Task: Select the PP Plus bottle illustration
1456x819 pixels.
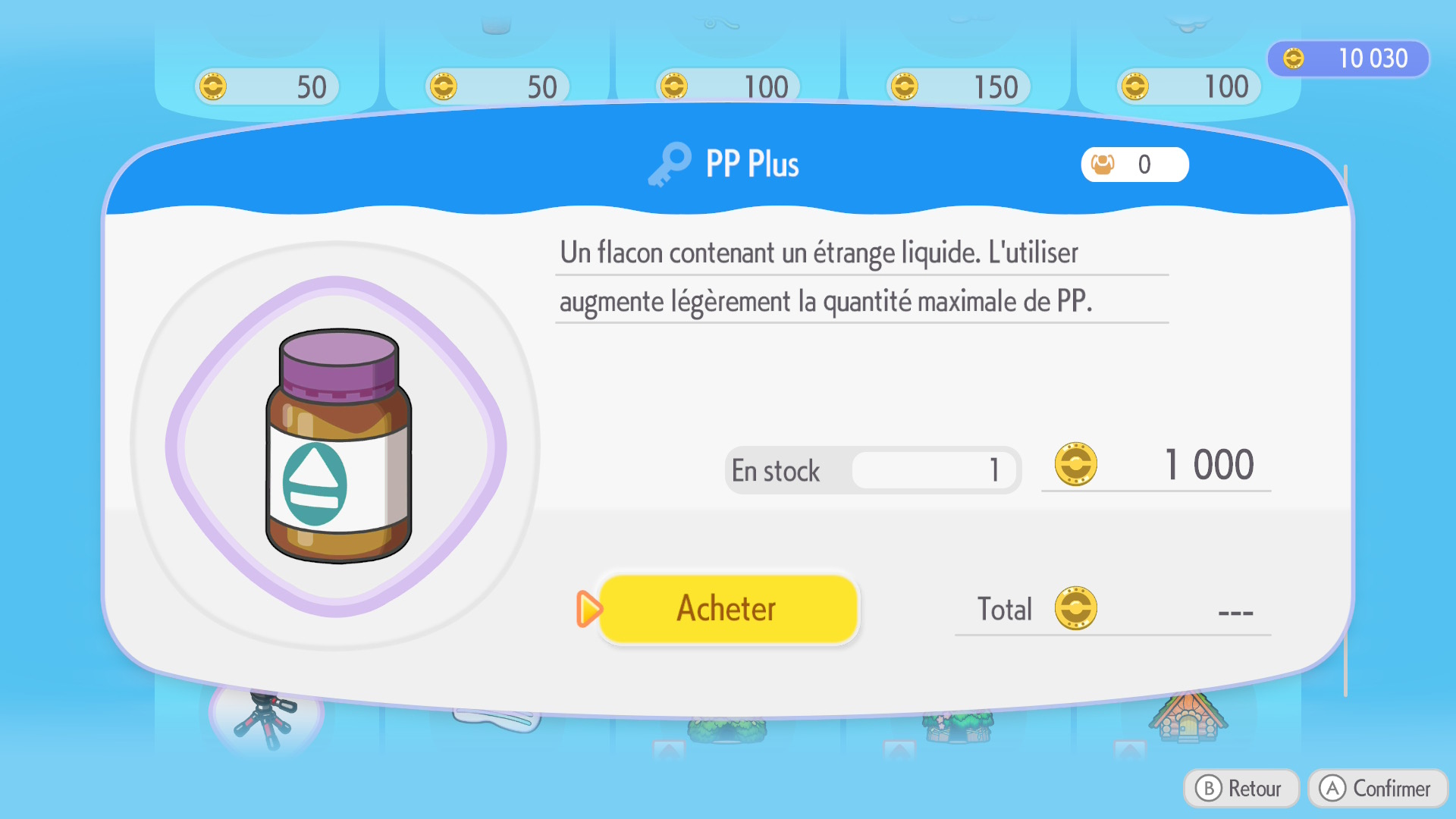Action: click(x=339, y=447)
